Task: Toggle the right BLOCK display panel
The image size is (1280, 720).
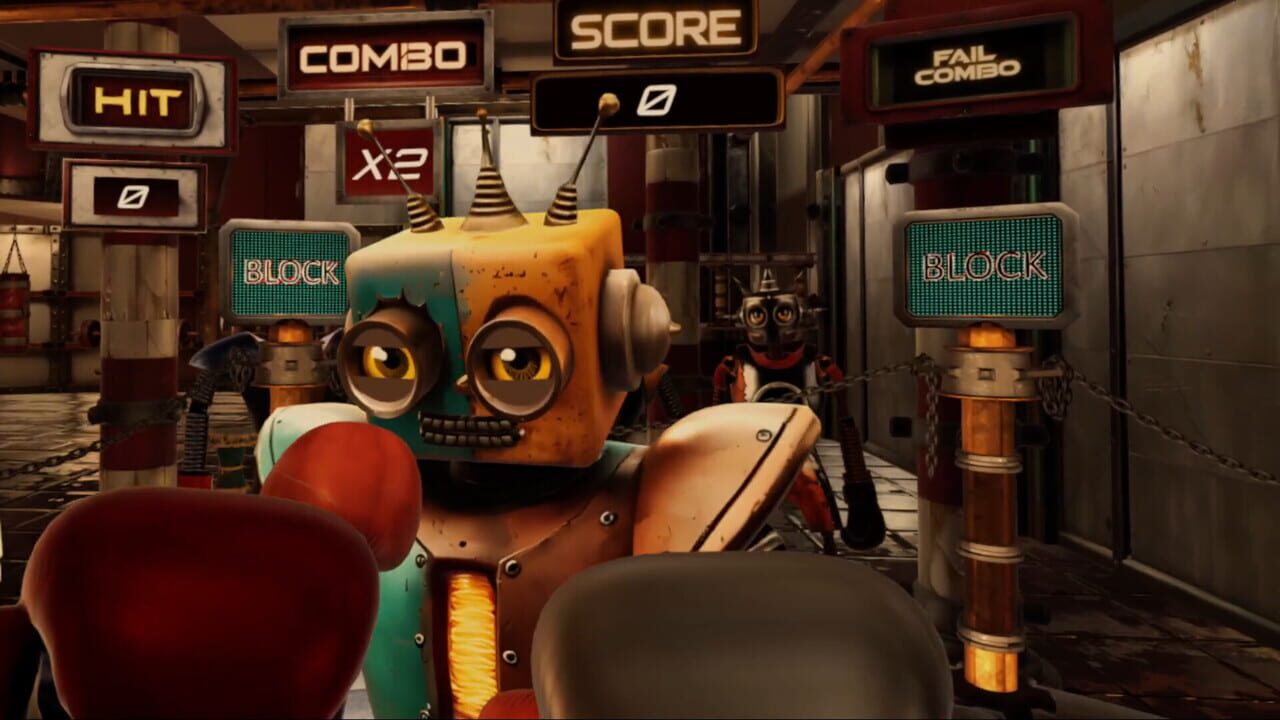Action: coord(985,265)
